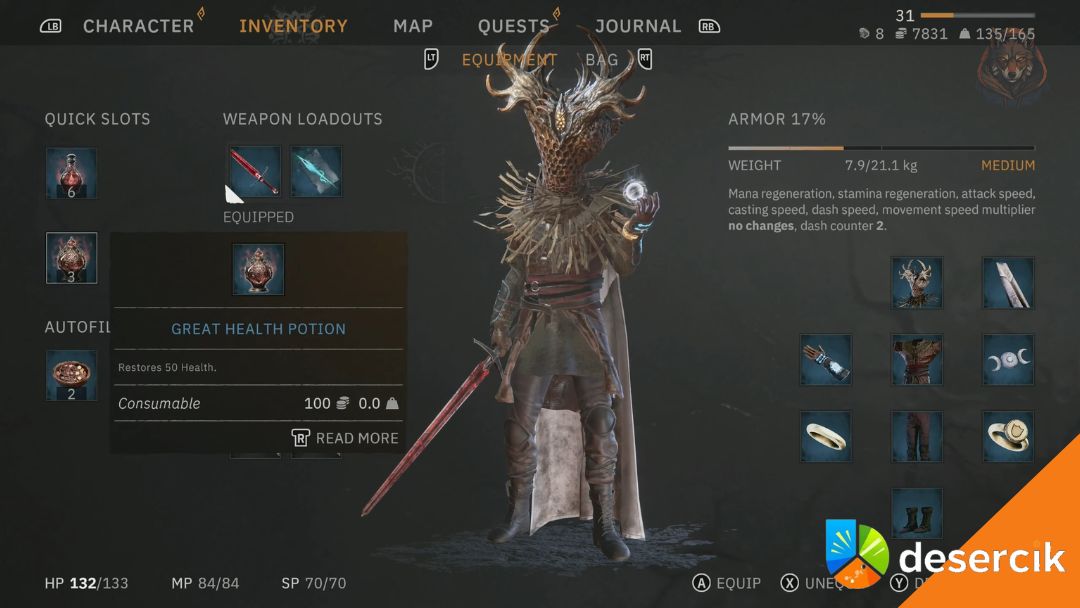Viewport: 1080px width, 608px height.
Task: Select the autofill food bowl slot
Action: tap(71, 375)
